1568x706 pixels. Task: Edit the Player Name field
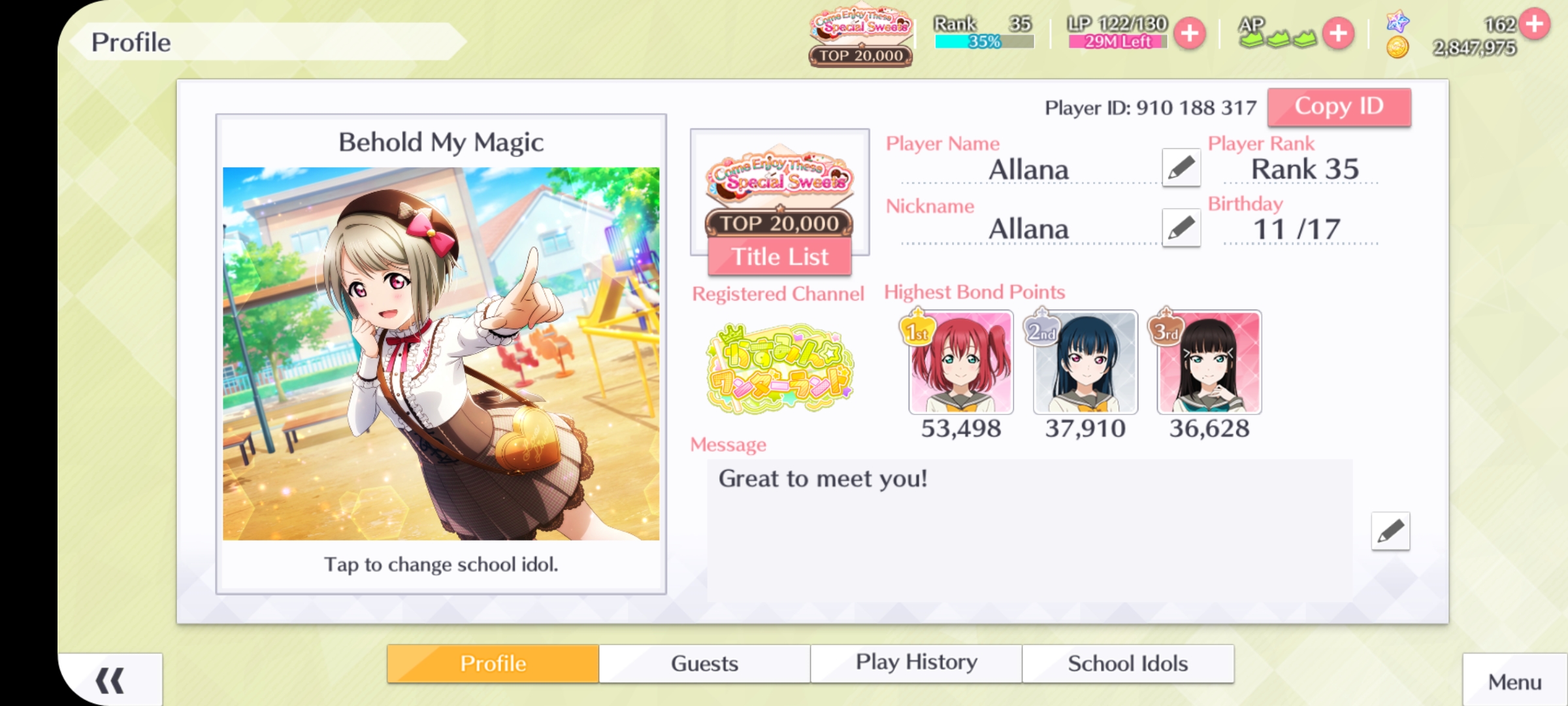(x=1181, y=168)
